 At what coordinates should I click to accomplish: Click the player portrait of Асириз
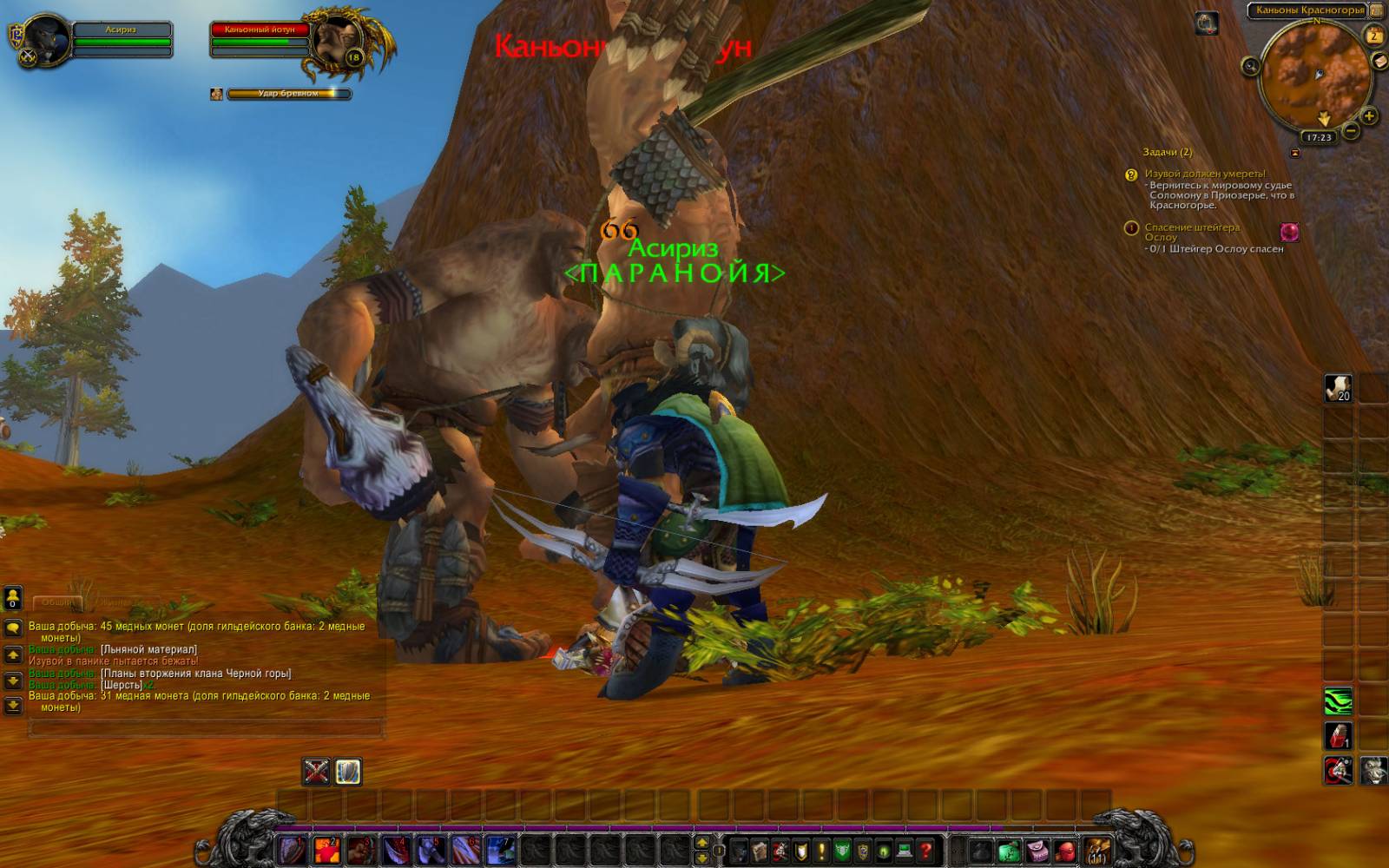point(43,38)
